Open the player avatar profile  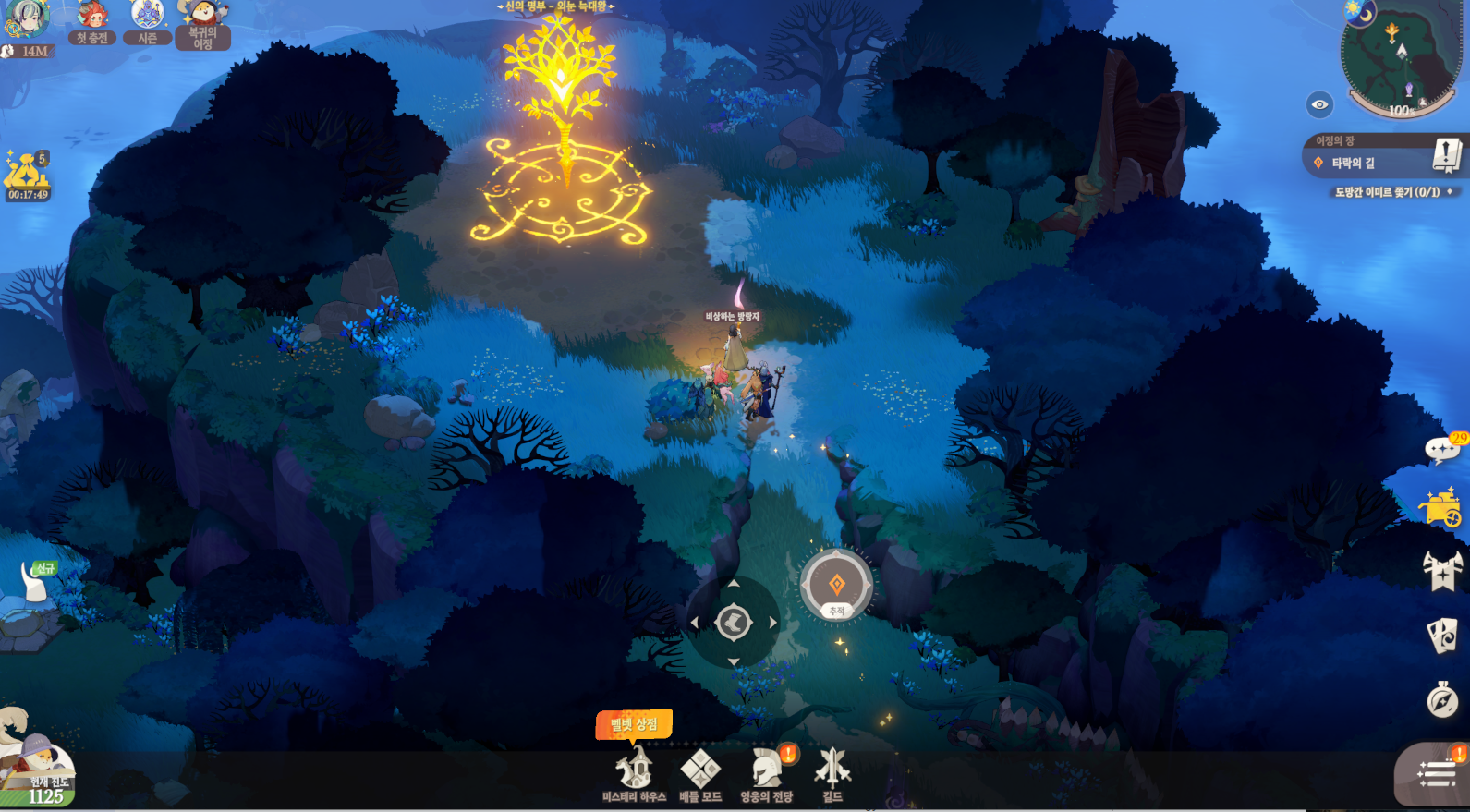[x=26, y=18]
